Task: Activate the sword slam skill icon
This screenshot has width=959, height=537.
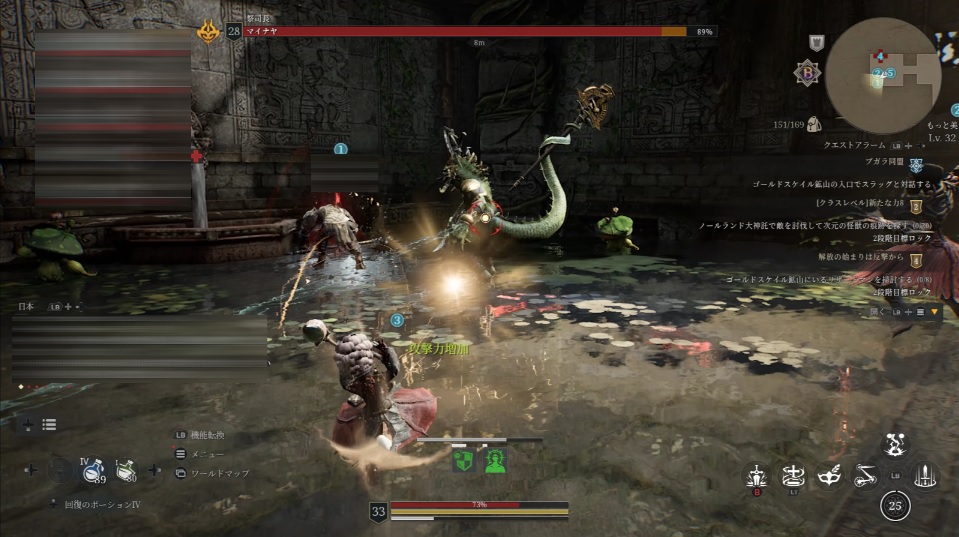Action: (758, 477)
